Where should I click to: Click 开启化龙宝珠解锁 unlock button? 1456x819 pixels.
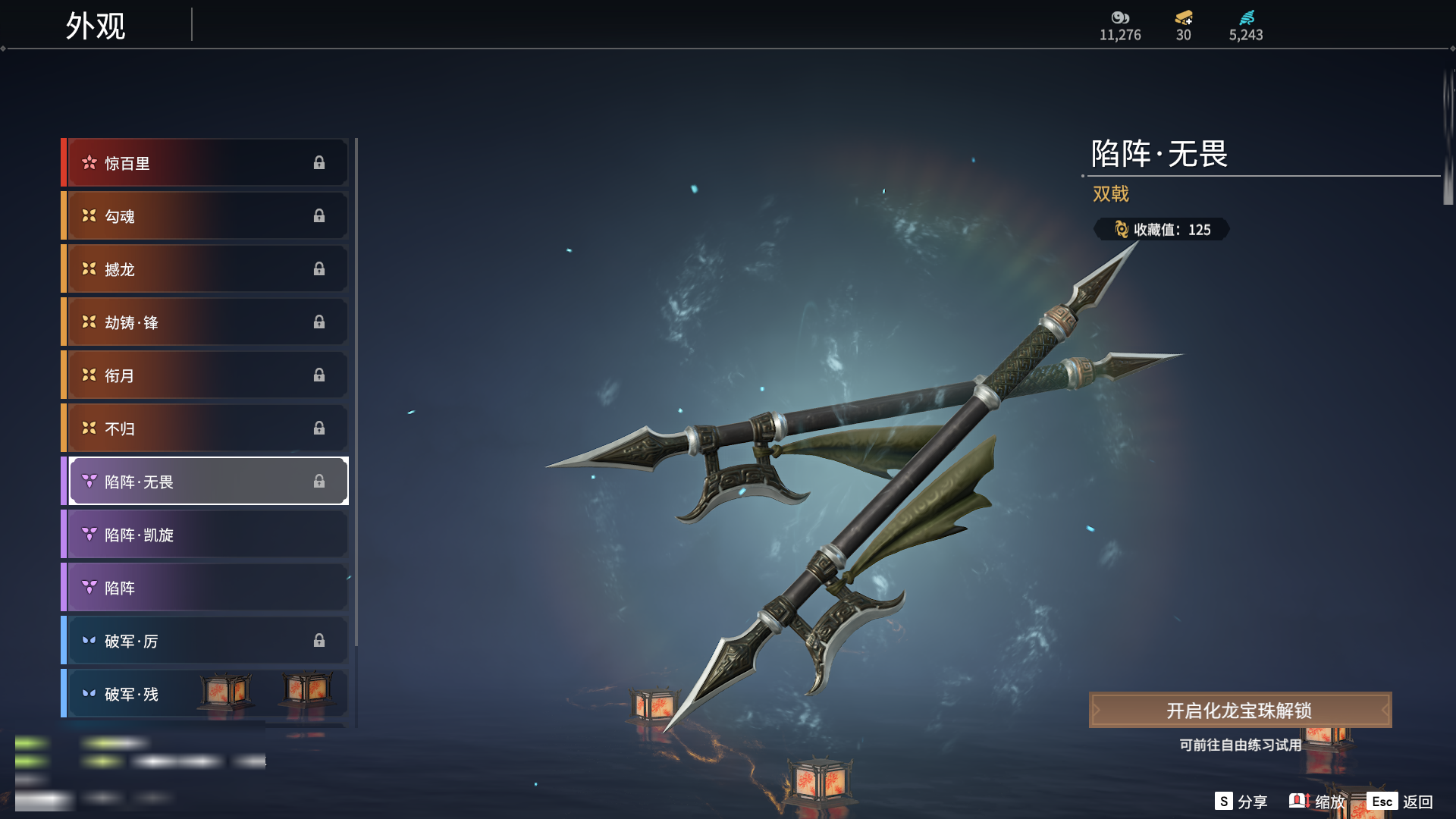click(x=1240, y=711)
